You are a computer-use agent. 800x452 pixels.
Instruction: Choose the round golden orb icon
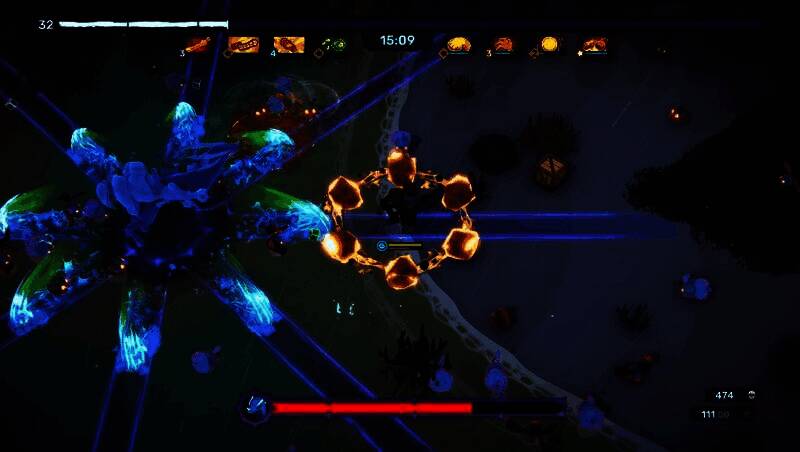pos(549,44)
